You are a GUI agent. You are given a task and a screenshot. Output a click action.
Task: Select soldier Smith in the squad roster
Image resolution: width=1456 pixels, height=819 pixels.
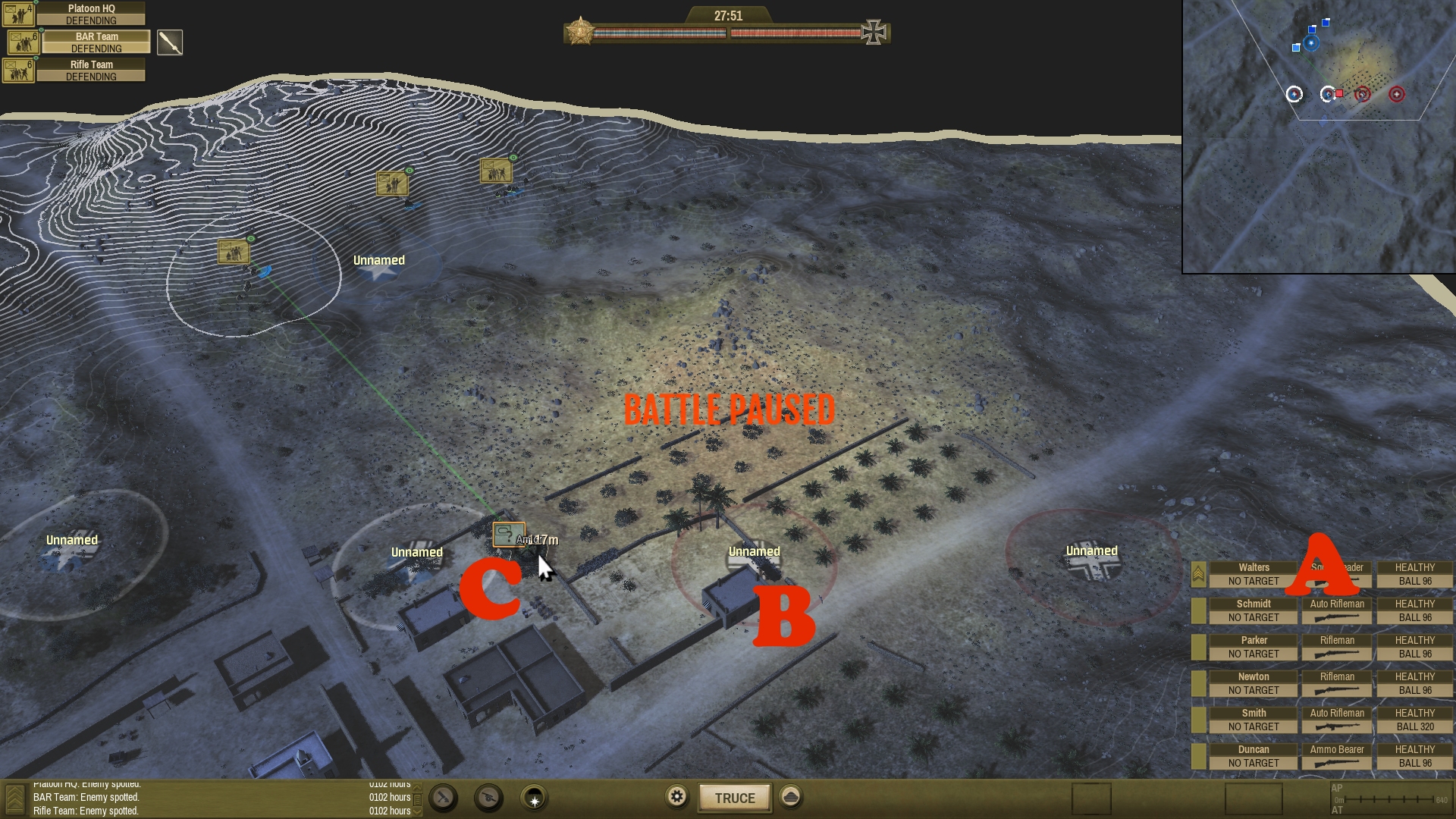(x=1253, y=720)
